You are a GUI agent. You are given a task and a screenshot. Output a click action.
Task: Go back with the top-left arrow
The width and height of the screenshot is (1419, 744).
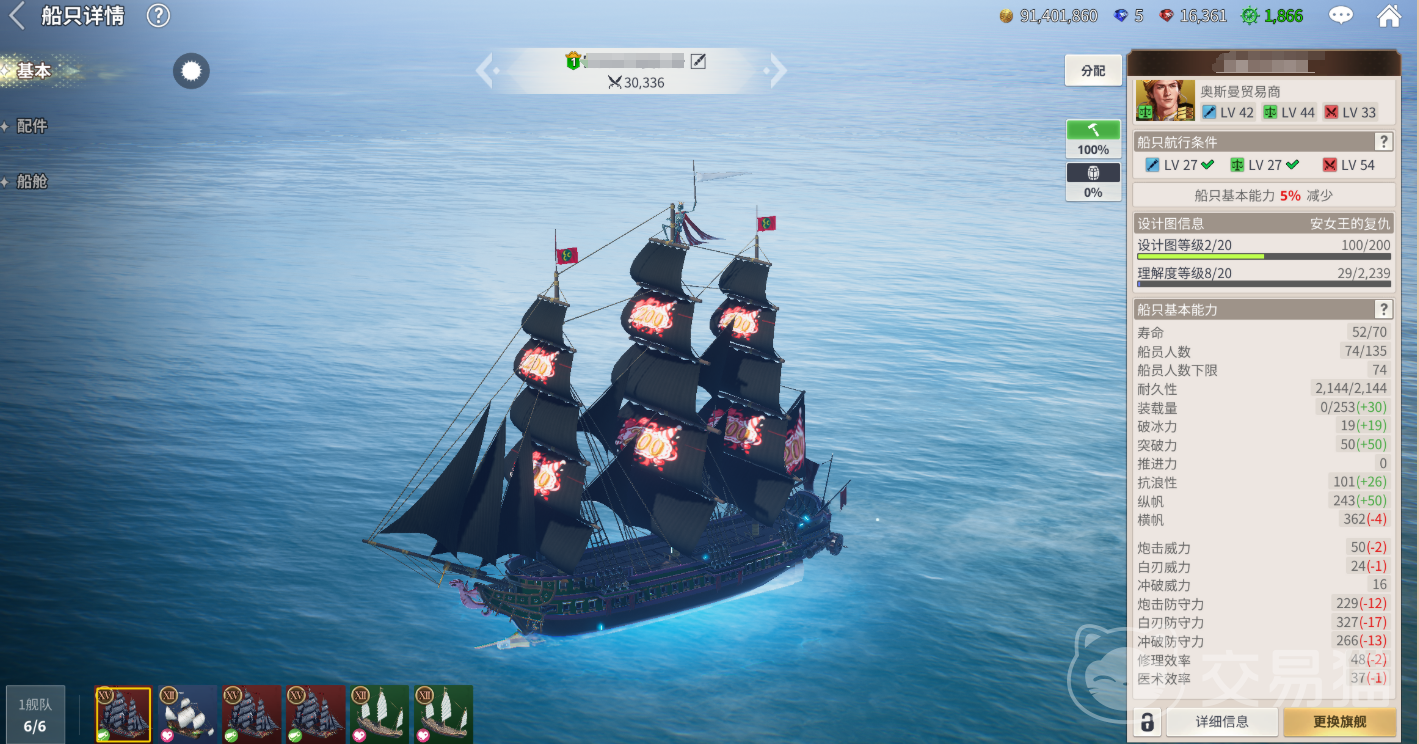tap(17, 16)
